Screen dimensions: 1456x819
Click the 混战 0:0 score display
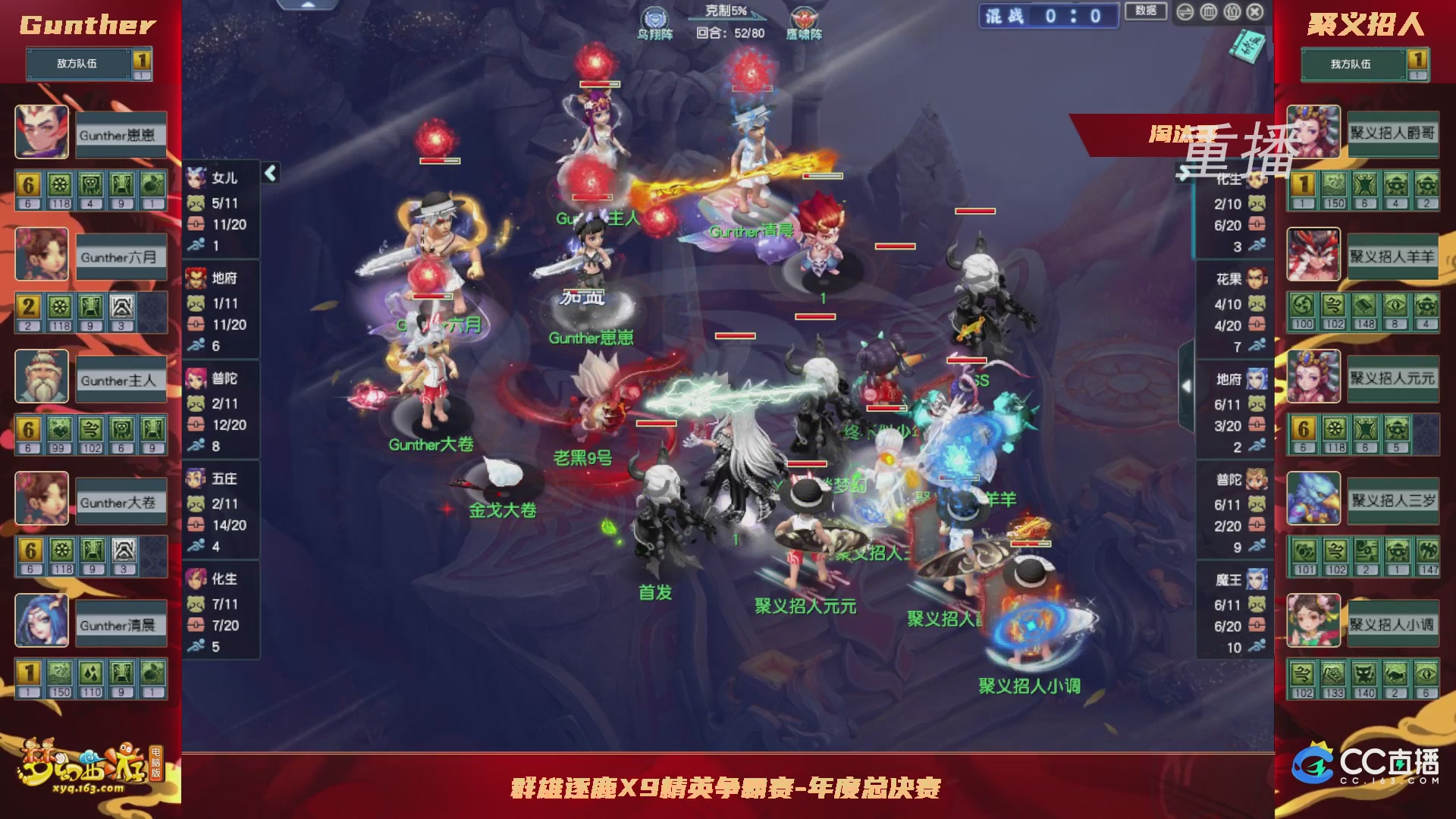(1048, 16)
